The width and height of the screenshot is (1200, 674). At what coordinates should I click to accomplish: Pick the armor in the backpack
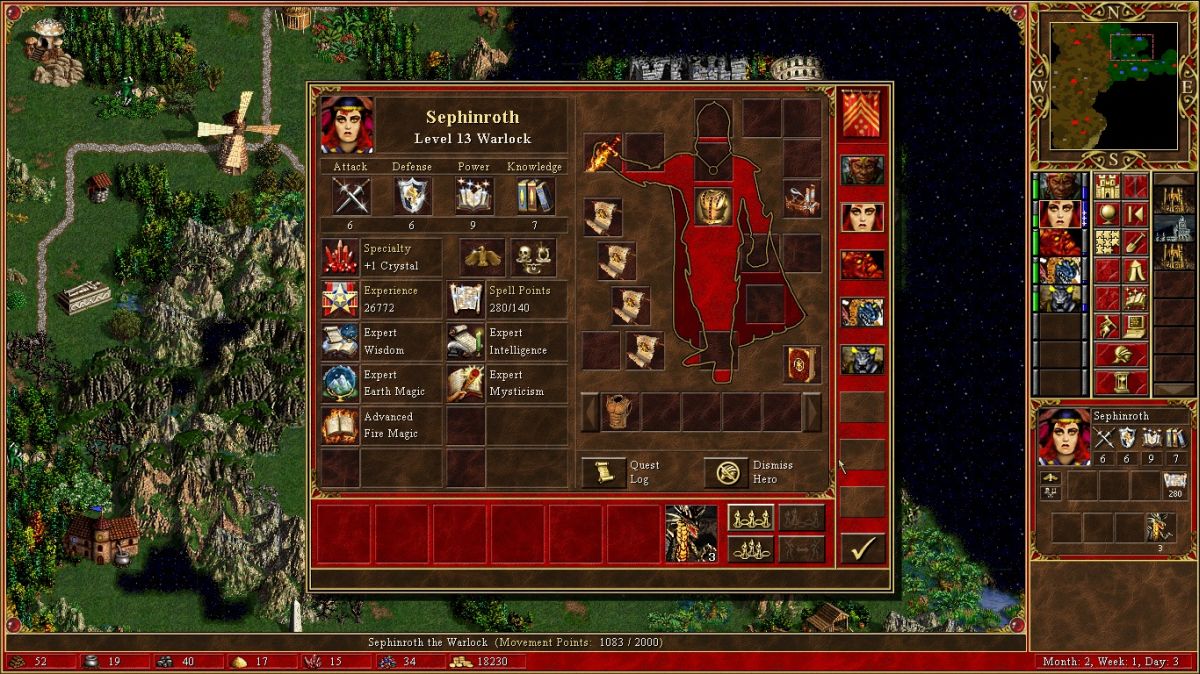pos(620,412)
